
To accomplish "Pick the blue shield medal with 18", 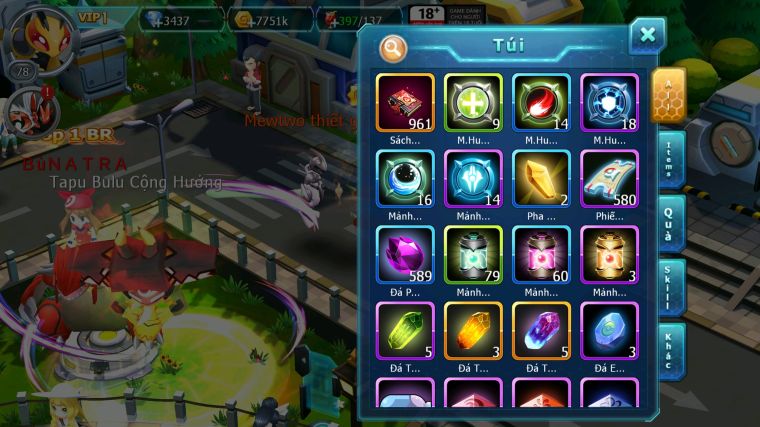I will pos(609,102).
